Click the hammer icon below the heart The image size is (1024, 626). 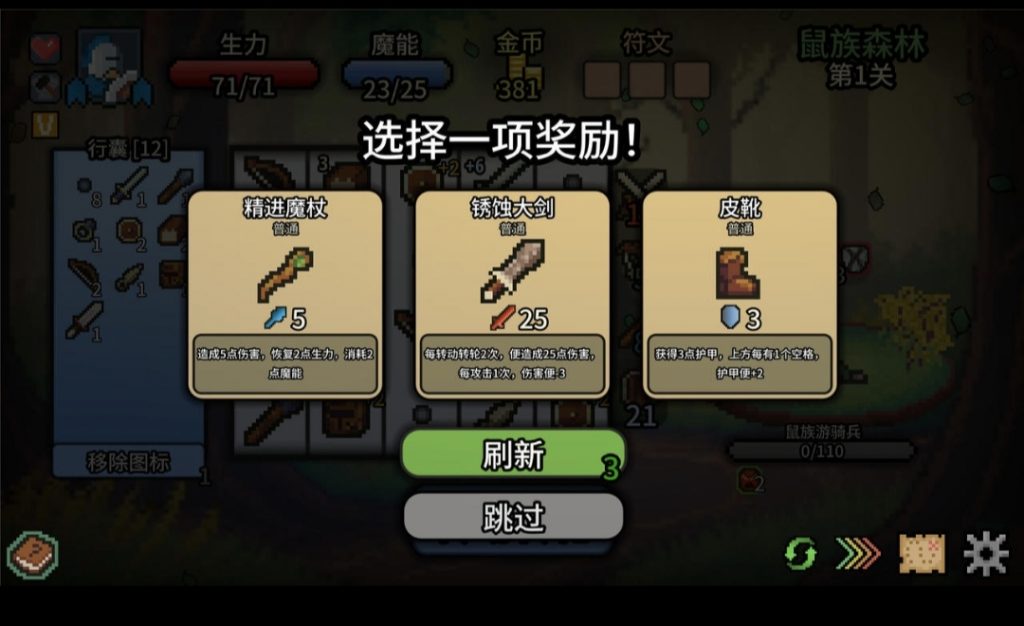[45, 86]
